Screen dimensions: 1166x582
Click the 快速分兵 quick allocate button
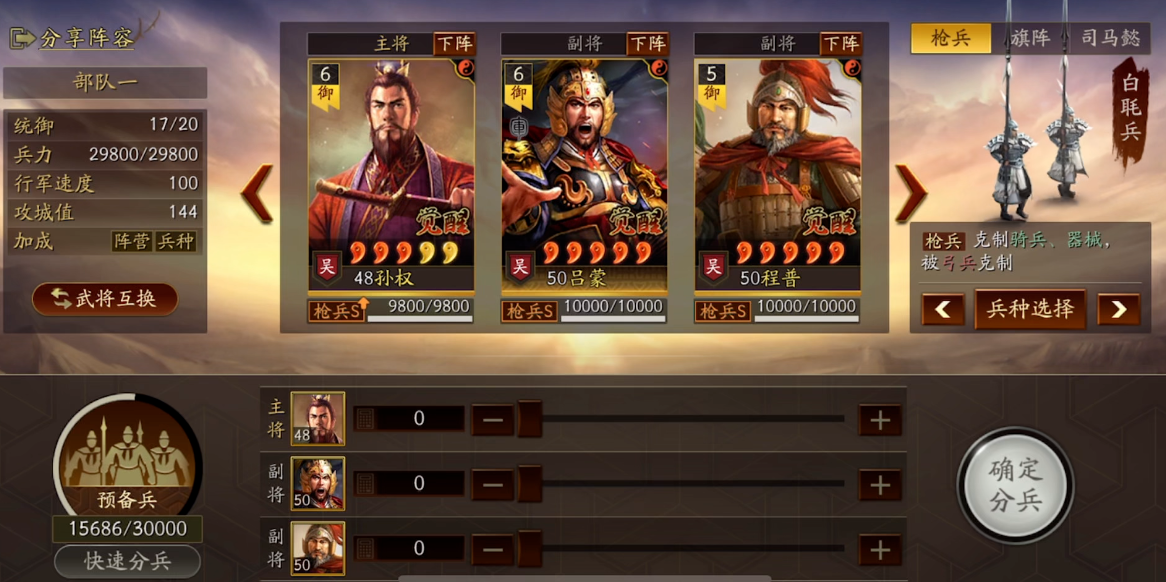(127, 561)
